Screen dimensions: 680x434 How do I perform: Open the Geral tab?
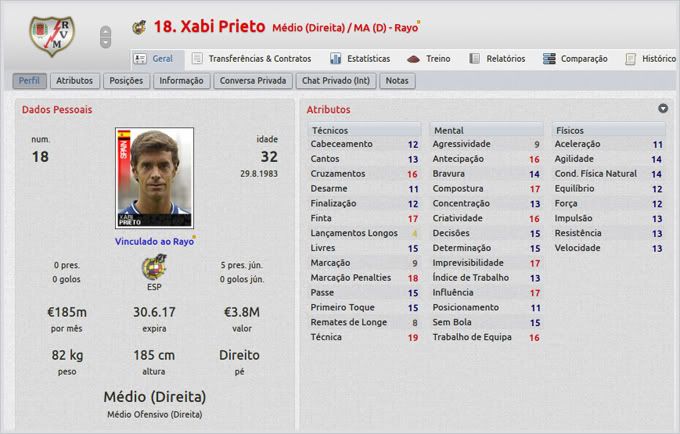[x=153, y=59]
